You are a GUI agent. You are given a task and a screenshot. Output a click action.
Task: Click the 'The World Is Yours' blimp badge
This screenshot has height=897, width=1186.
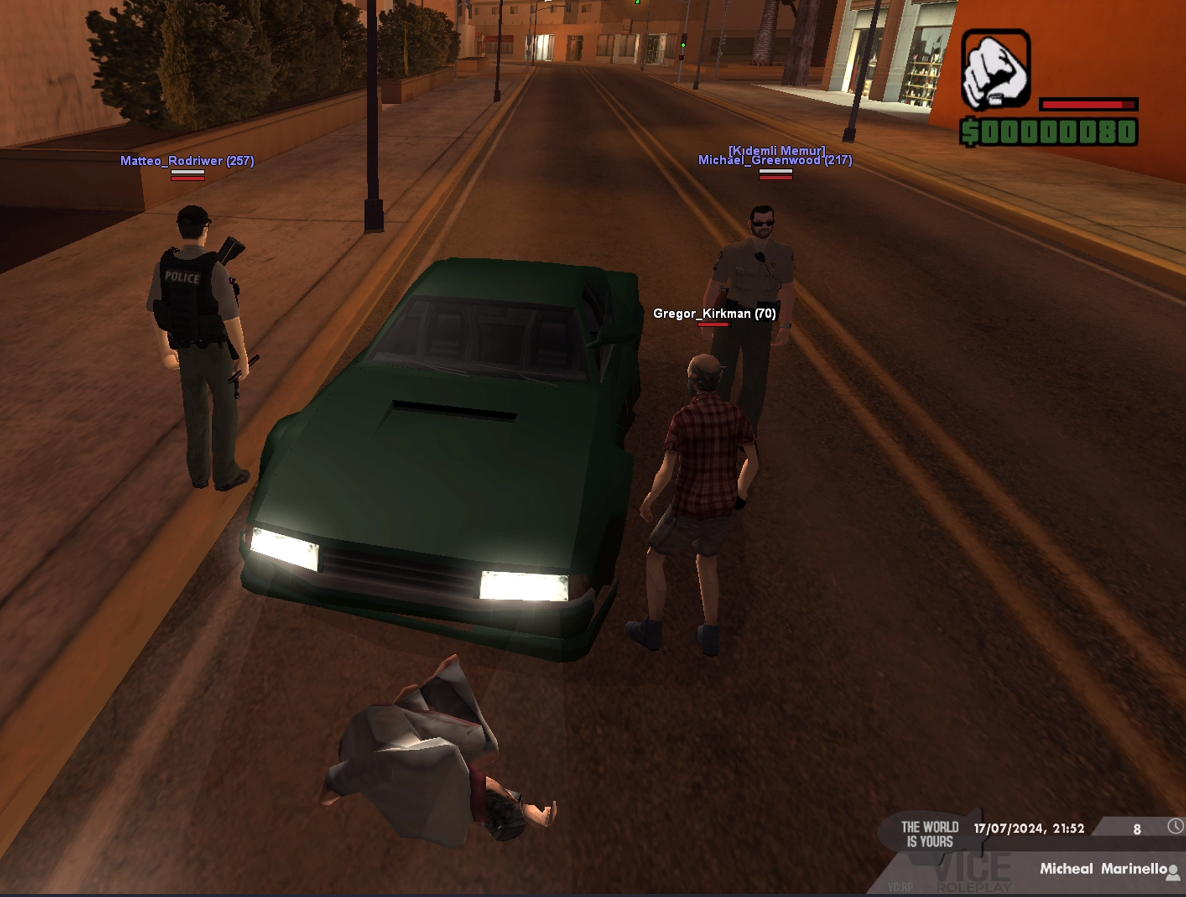(x=929, y=833)
